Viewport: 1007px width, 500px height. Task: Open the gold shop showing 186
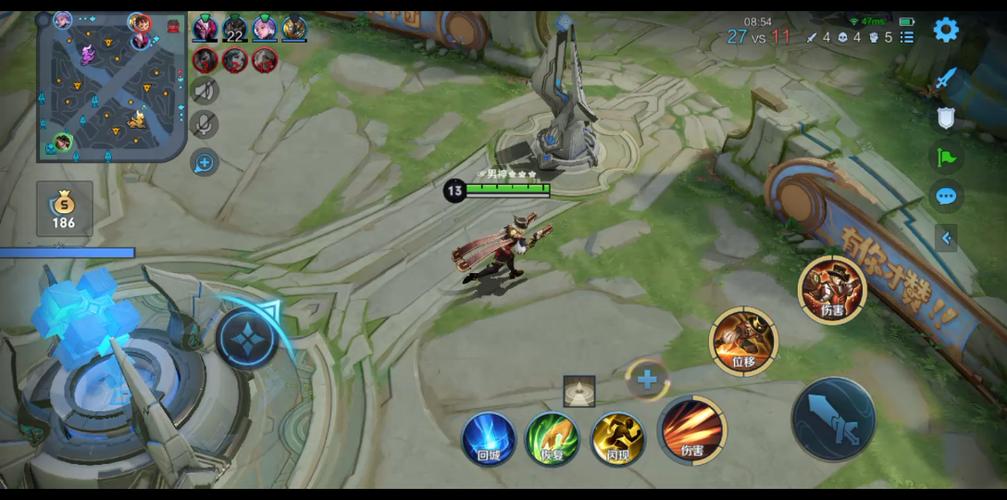[x=64, y=209]
